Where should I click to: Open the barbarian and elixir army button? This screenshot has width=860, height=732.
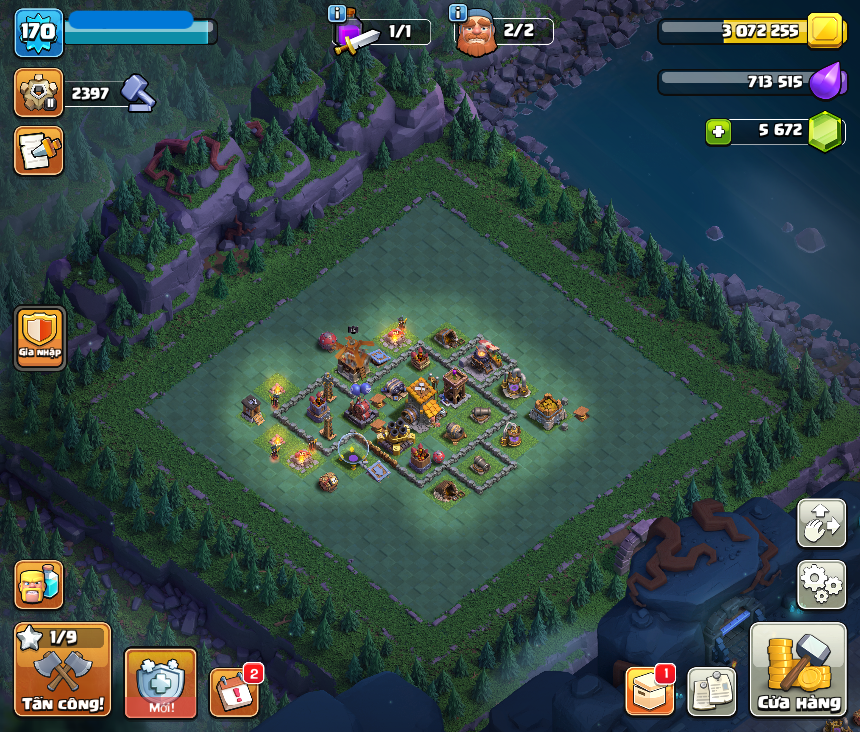point(38,584)
